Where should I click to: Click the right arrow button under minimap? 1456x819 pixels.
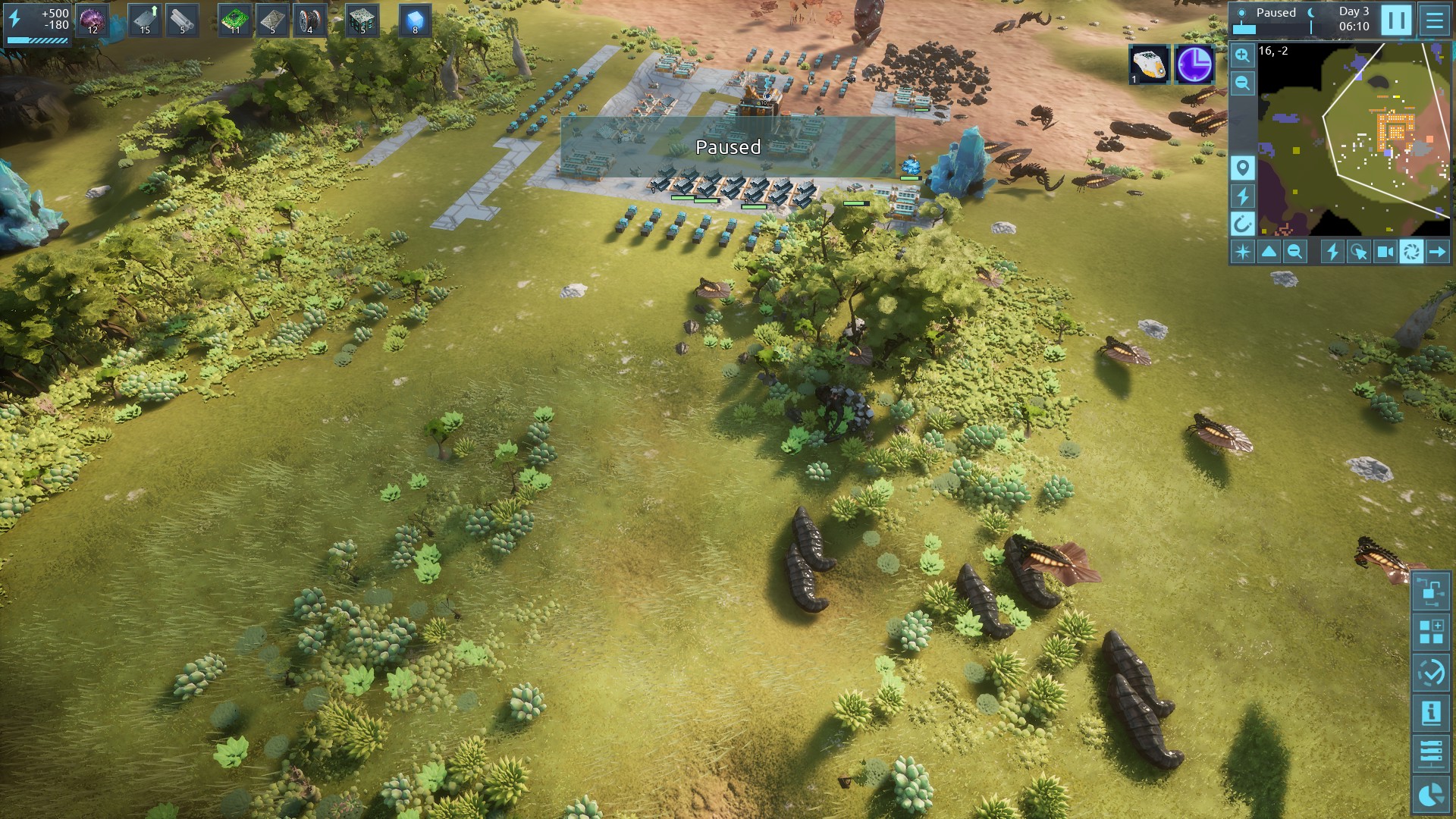[x=1437, y=252]
